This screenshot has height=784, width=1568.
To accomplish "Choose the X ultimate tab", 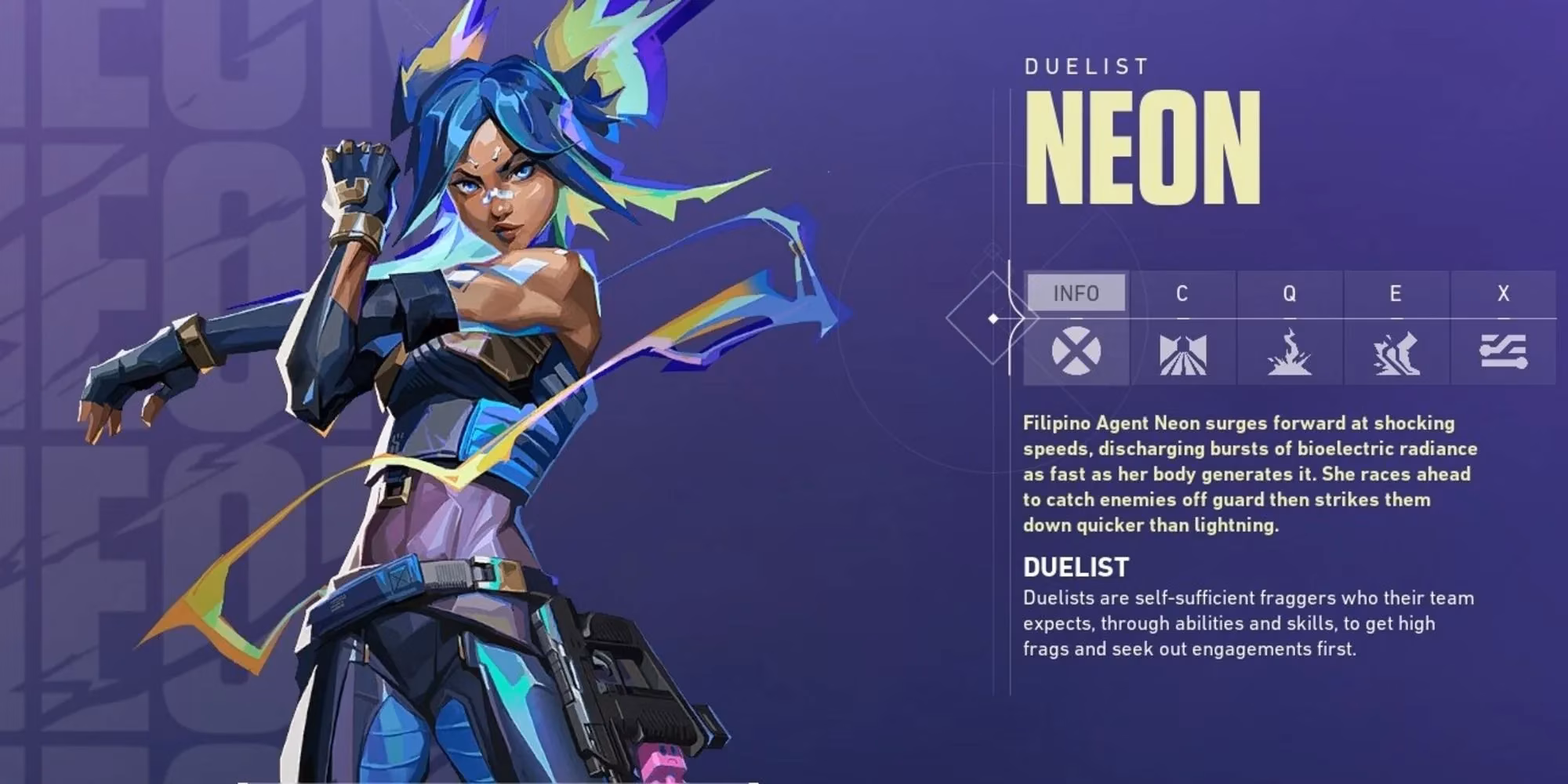I will [x=1503, y=293].
